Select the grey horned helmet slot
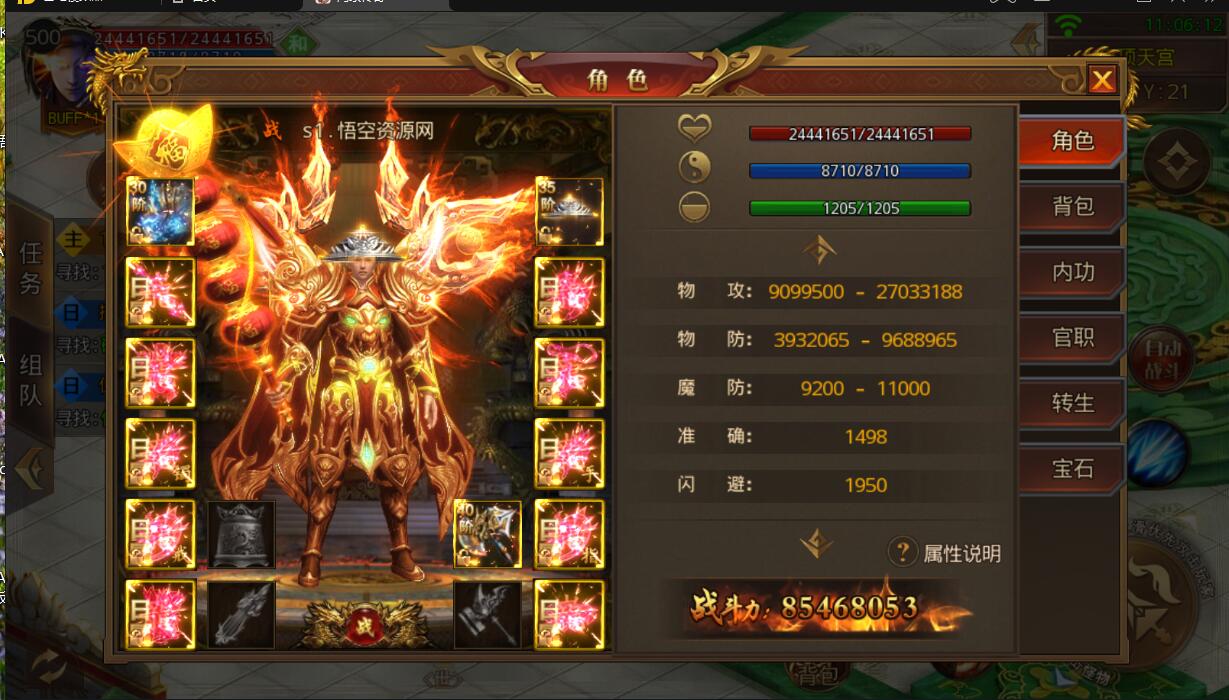1229x700 pixels. (x=488, y=614)
